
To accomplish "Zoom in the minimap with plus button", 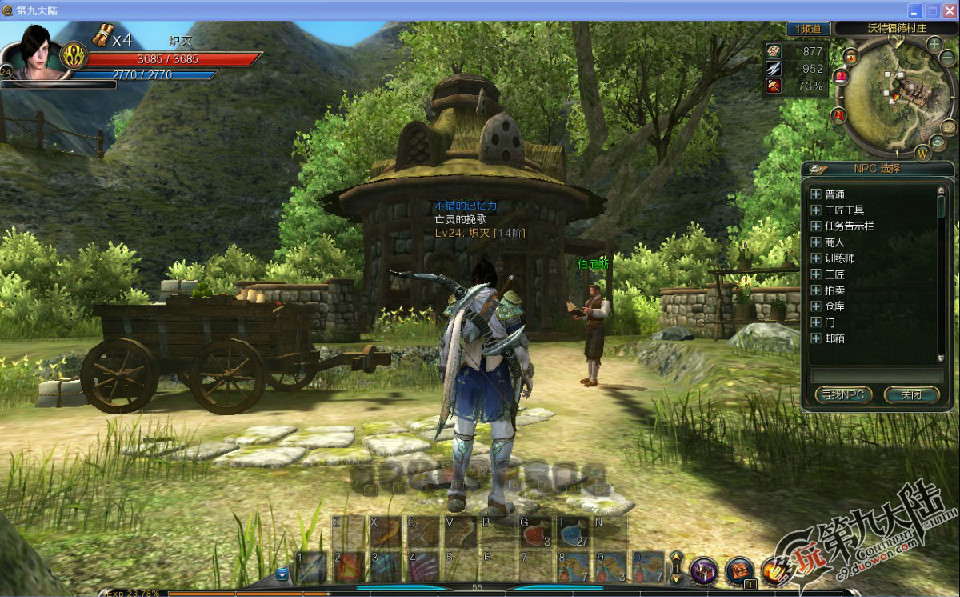I will point(934,44).
